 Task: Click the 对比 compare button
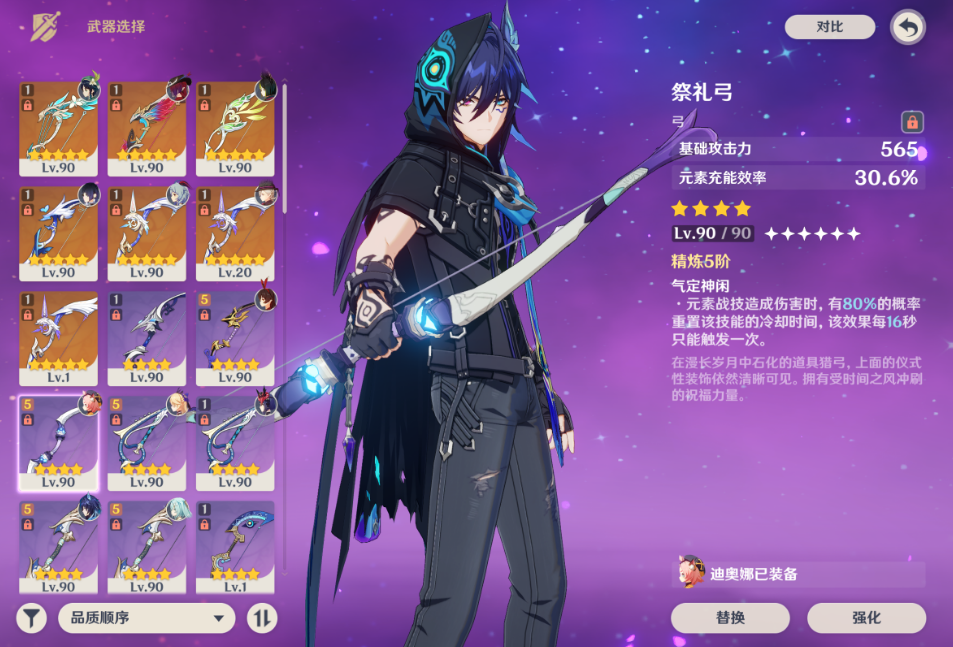829,27
